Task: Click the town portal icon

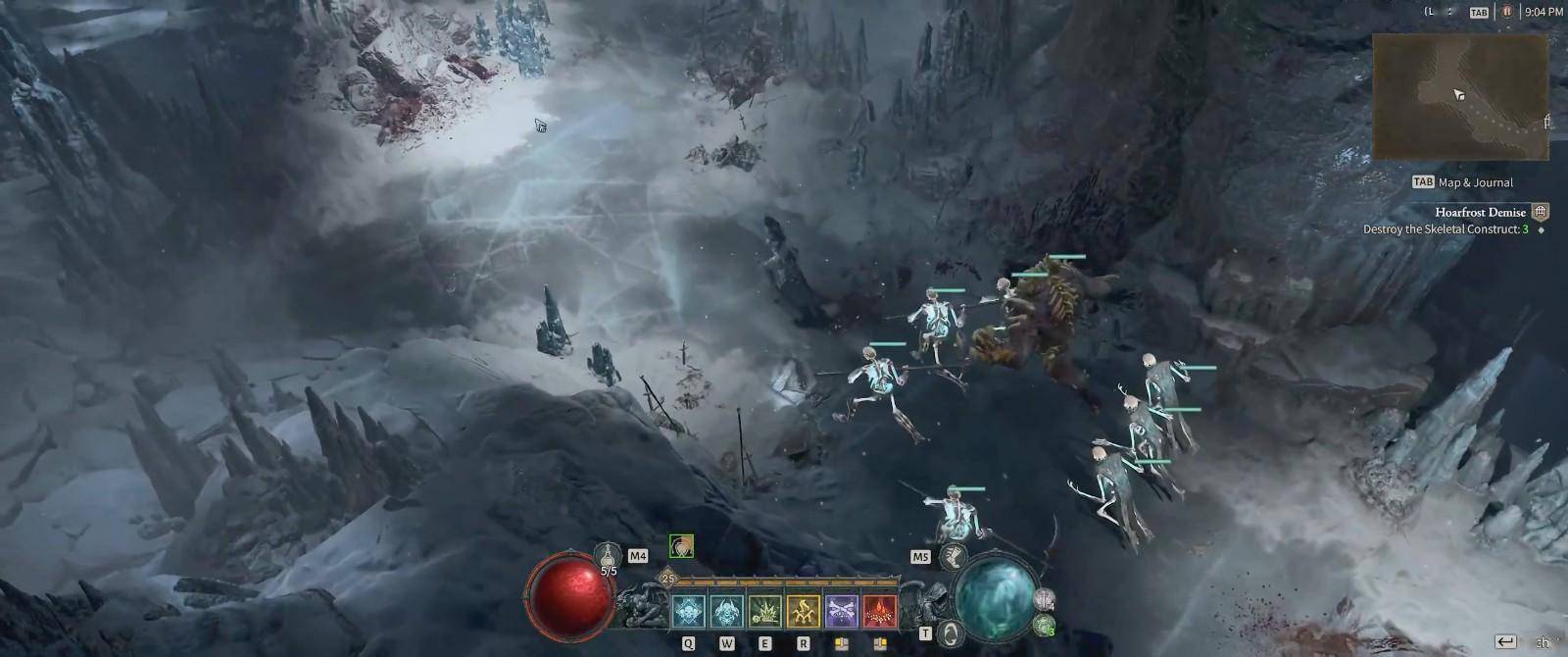Action: point(951,633)
